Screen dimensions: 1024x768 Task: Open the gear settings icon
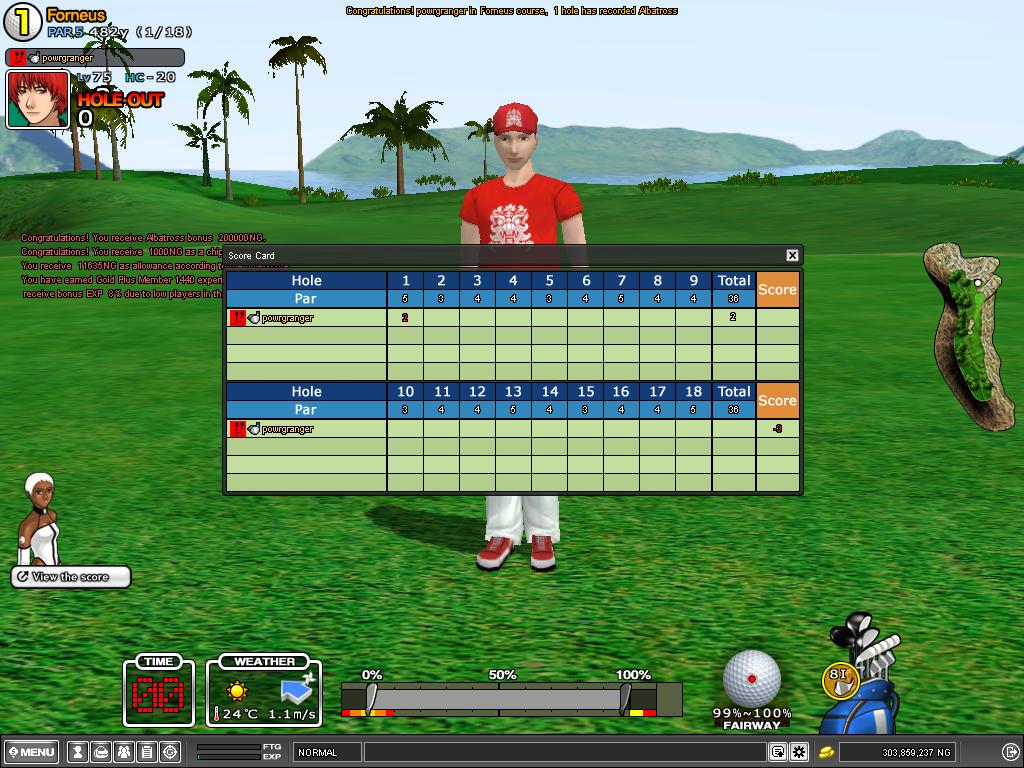[799, 752]
